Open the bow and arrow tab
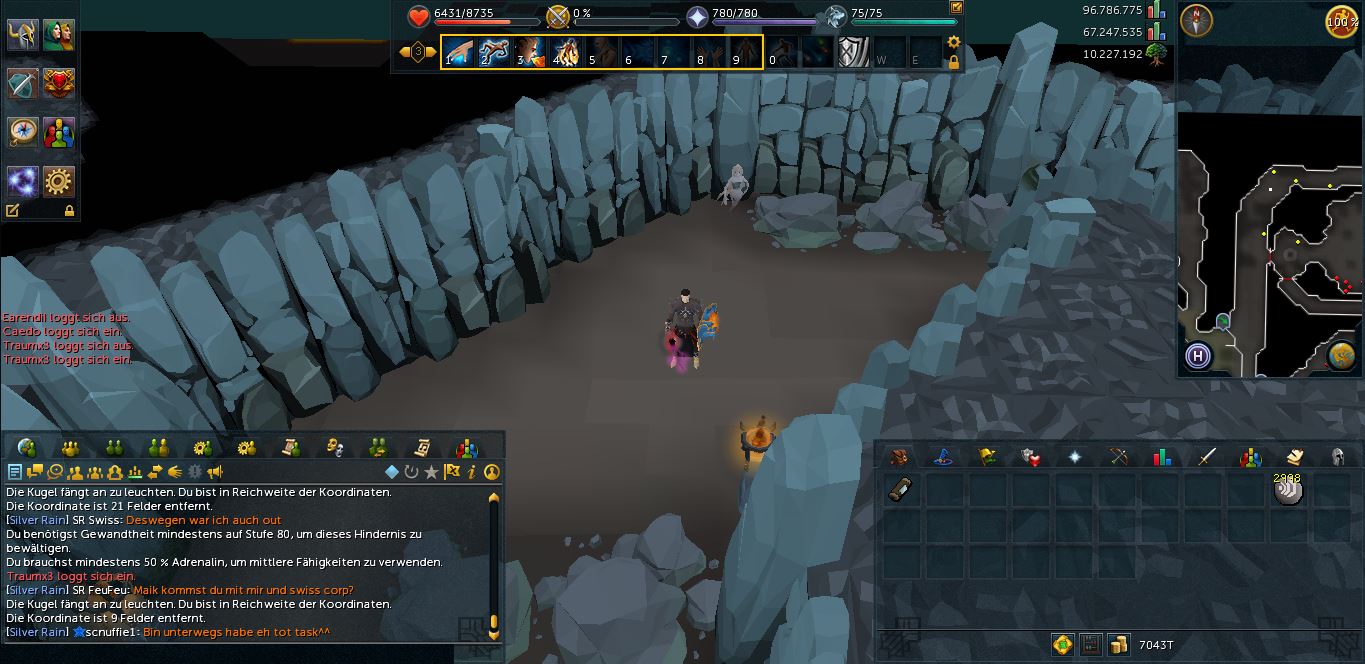This screenshot has height=664, width=1365. click(x=1119, y=457)
